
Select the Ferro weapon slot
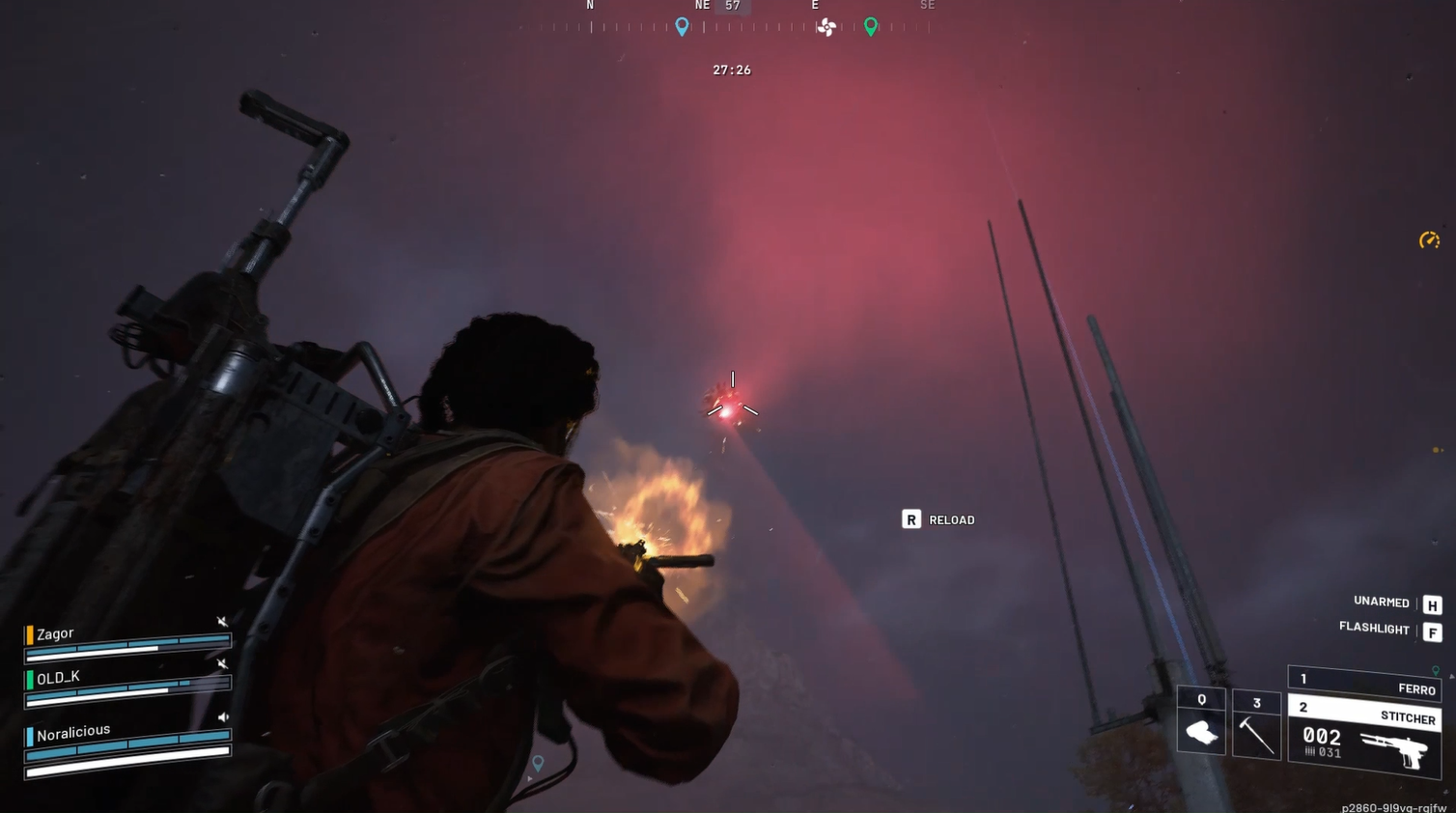[x=1364, y=684]
